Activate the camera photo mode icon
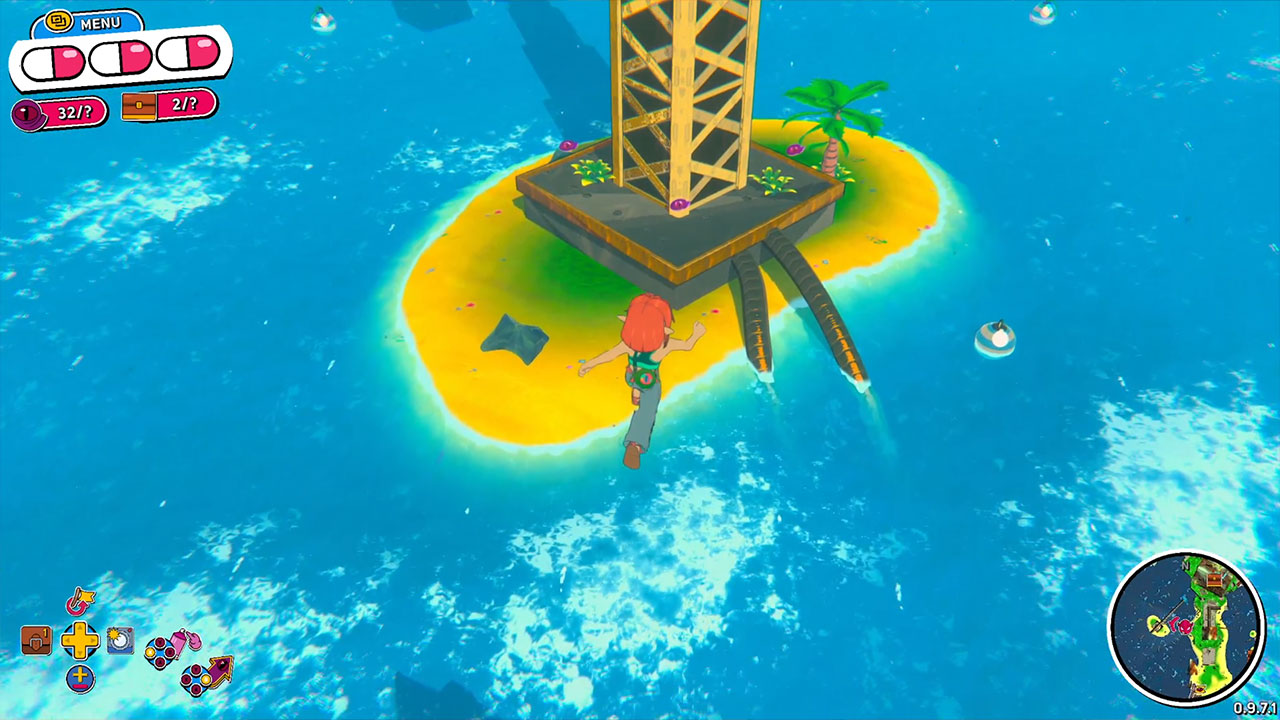The image size is (1280, 720). point(120,640)
